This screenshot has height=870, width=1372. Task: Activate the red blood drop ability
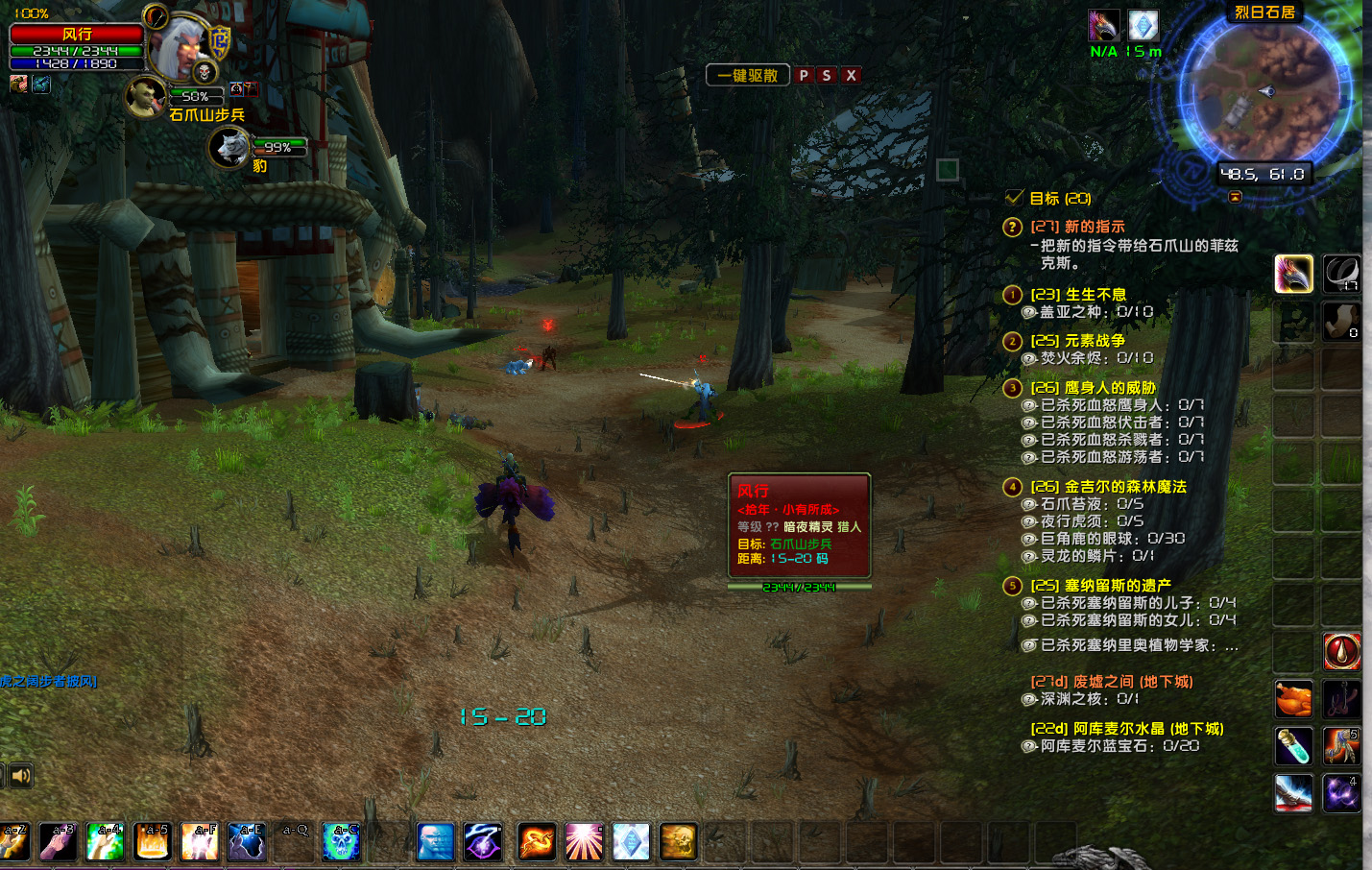pyautogui.click(x=1341, y=652)
